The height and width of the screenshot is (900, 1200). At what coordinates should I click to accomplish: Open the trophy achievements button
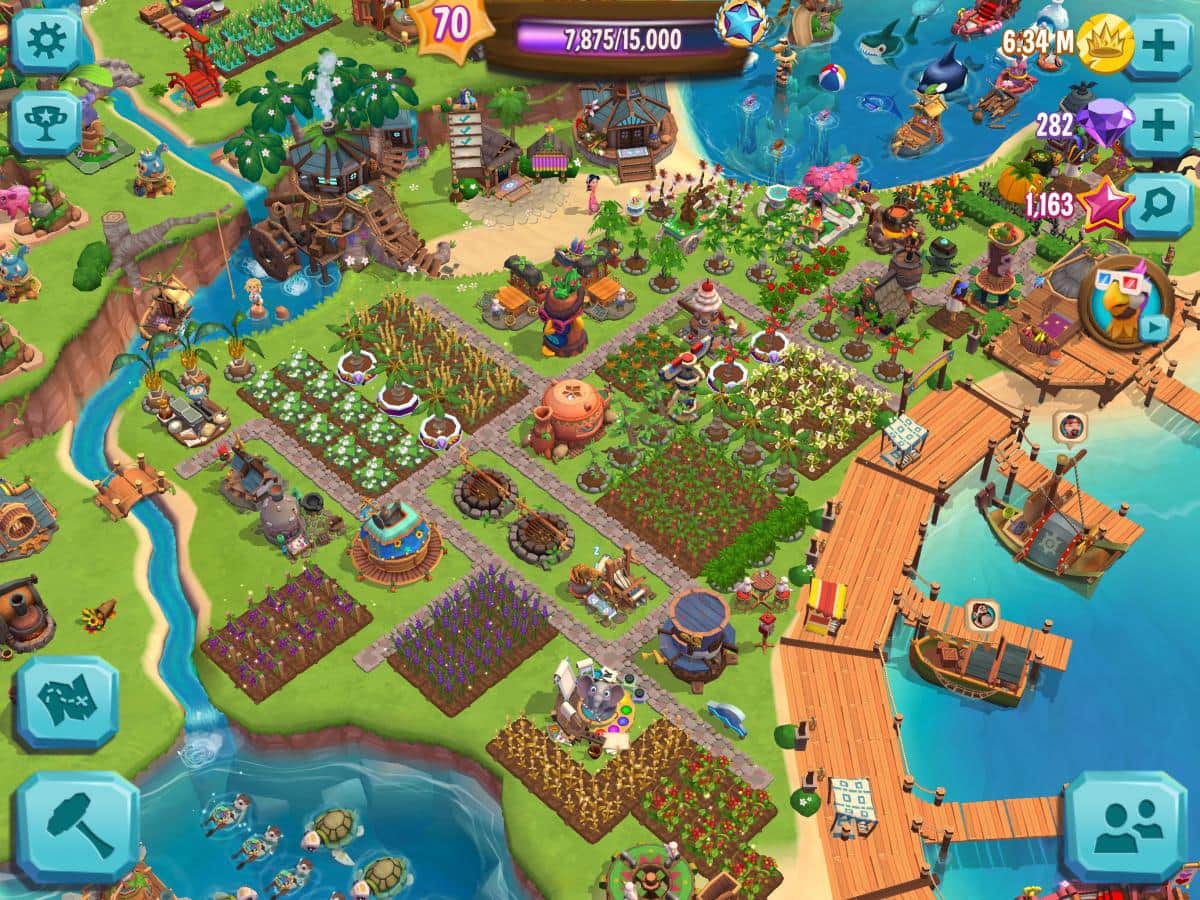click(x=45, y=123)
